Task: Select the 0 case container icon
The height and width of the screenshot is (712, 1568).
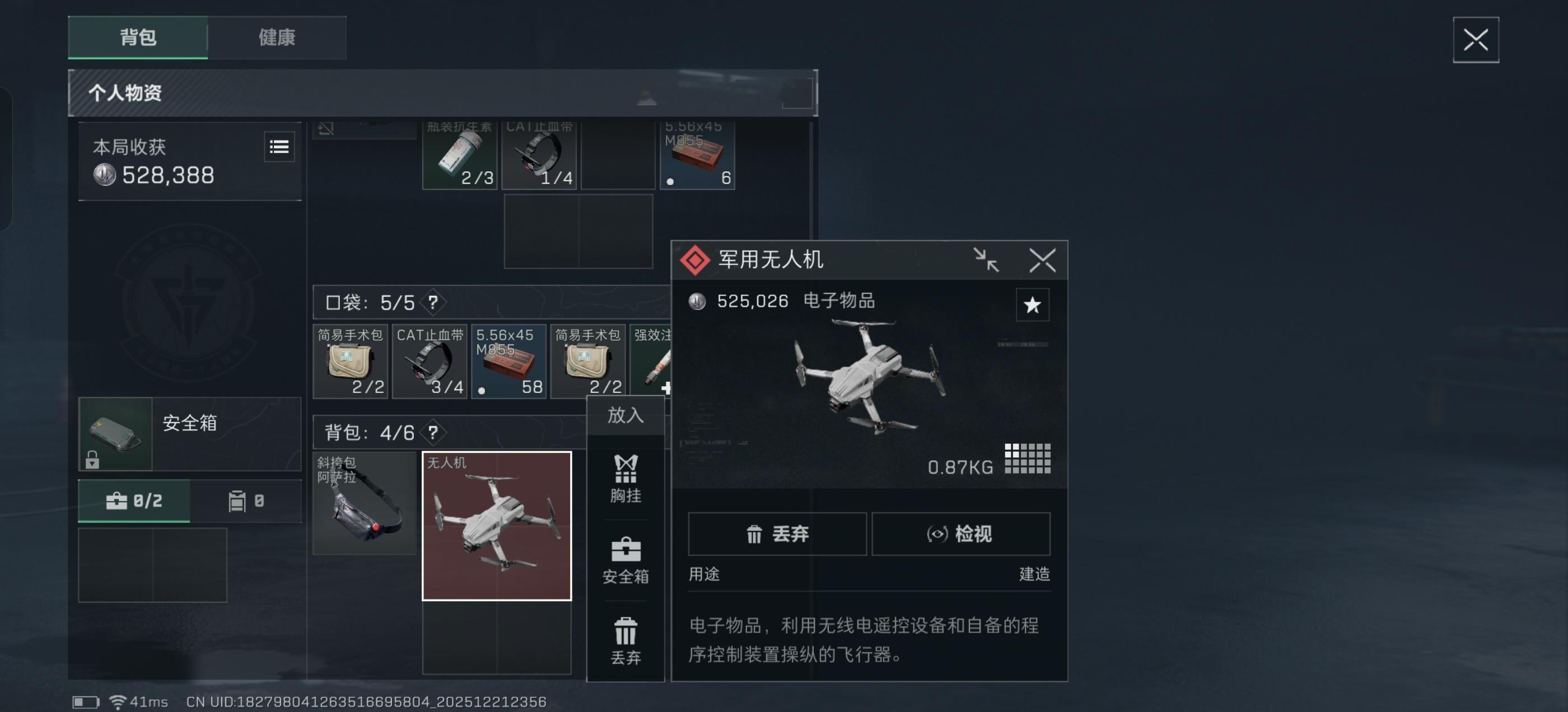Action: [x=245, y=501]
